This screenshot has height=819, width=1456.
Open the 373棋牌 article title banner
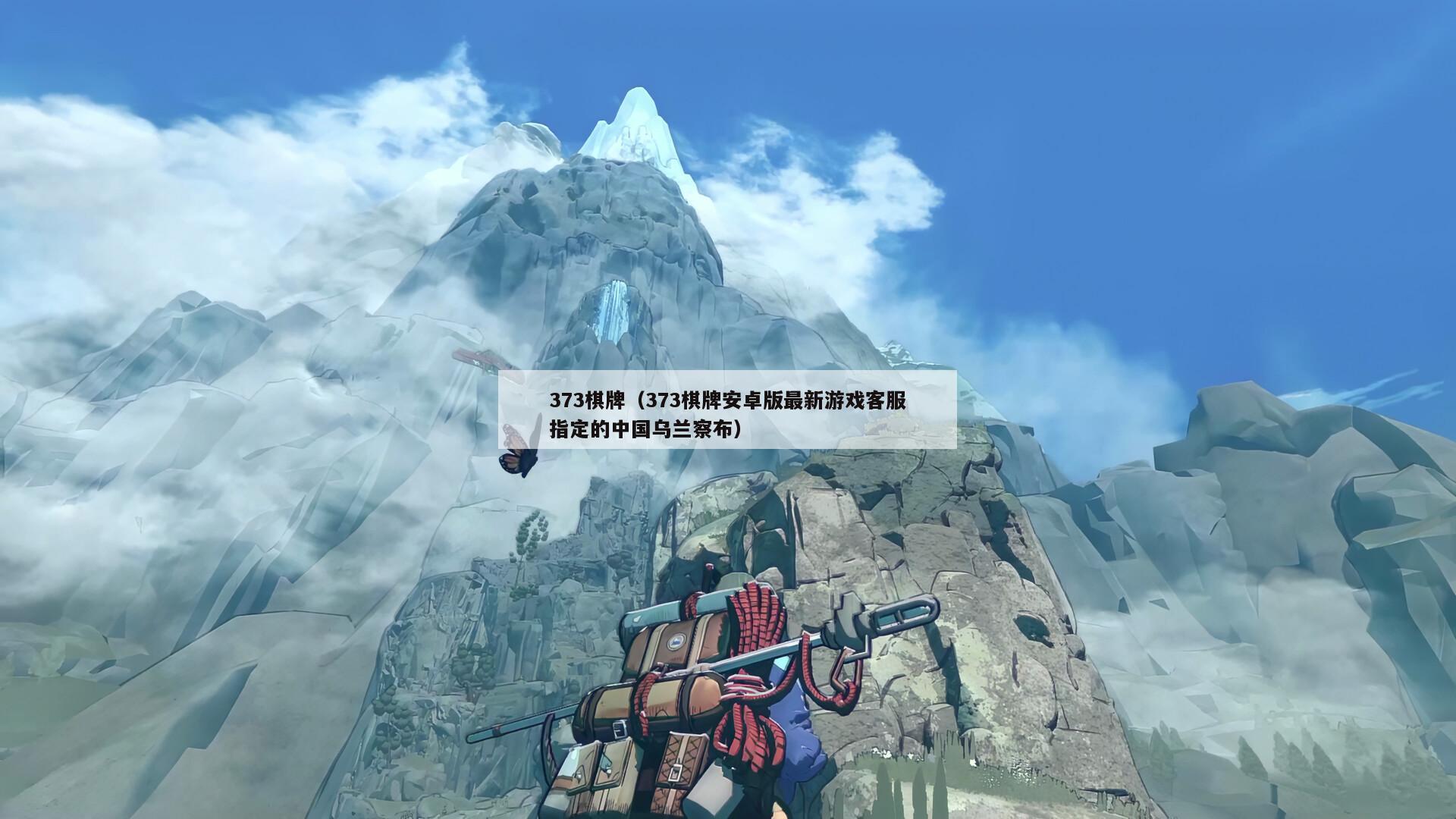727,415
